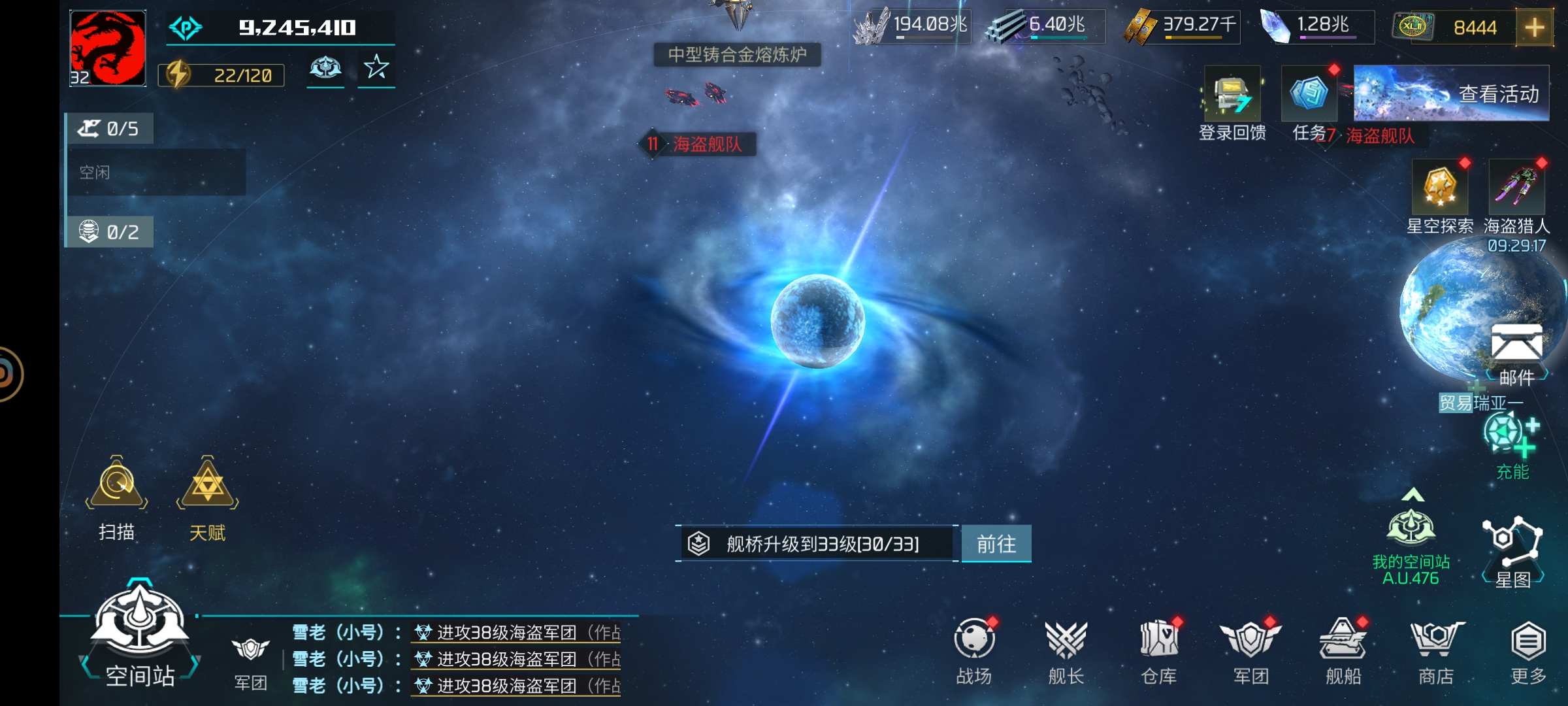This screenshot has width=1568, height=706.
Task: Open the 更多 more menu
Action: point(1528,644)
